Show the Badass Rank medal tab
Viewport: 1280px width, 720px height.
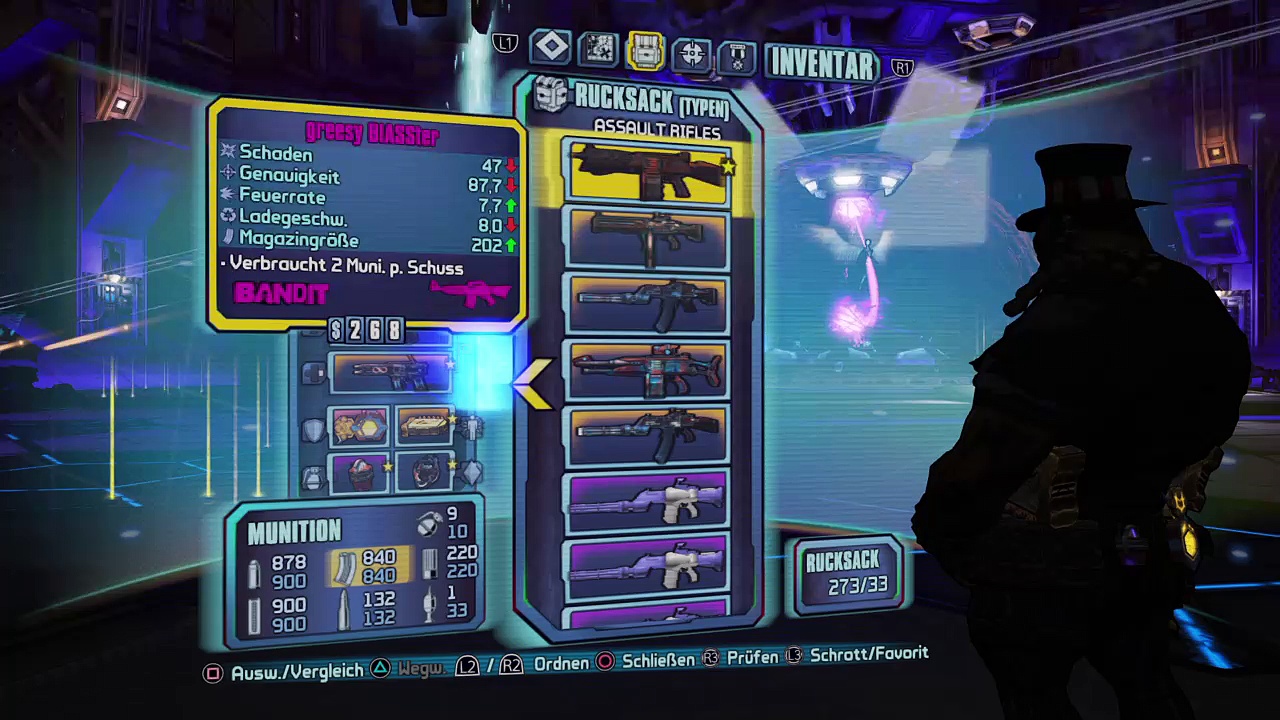(x=737, y=55)
